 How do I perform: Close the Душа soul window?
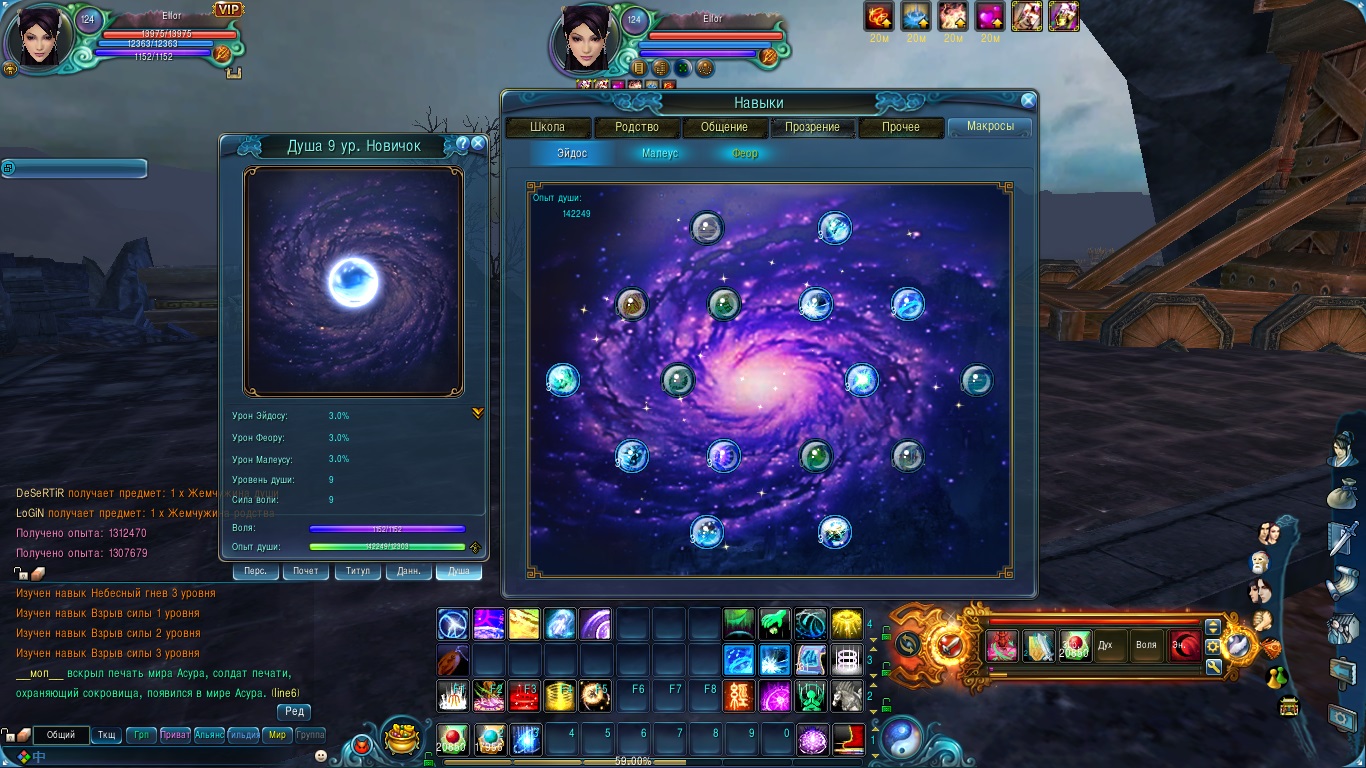tap(478, 144)
